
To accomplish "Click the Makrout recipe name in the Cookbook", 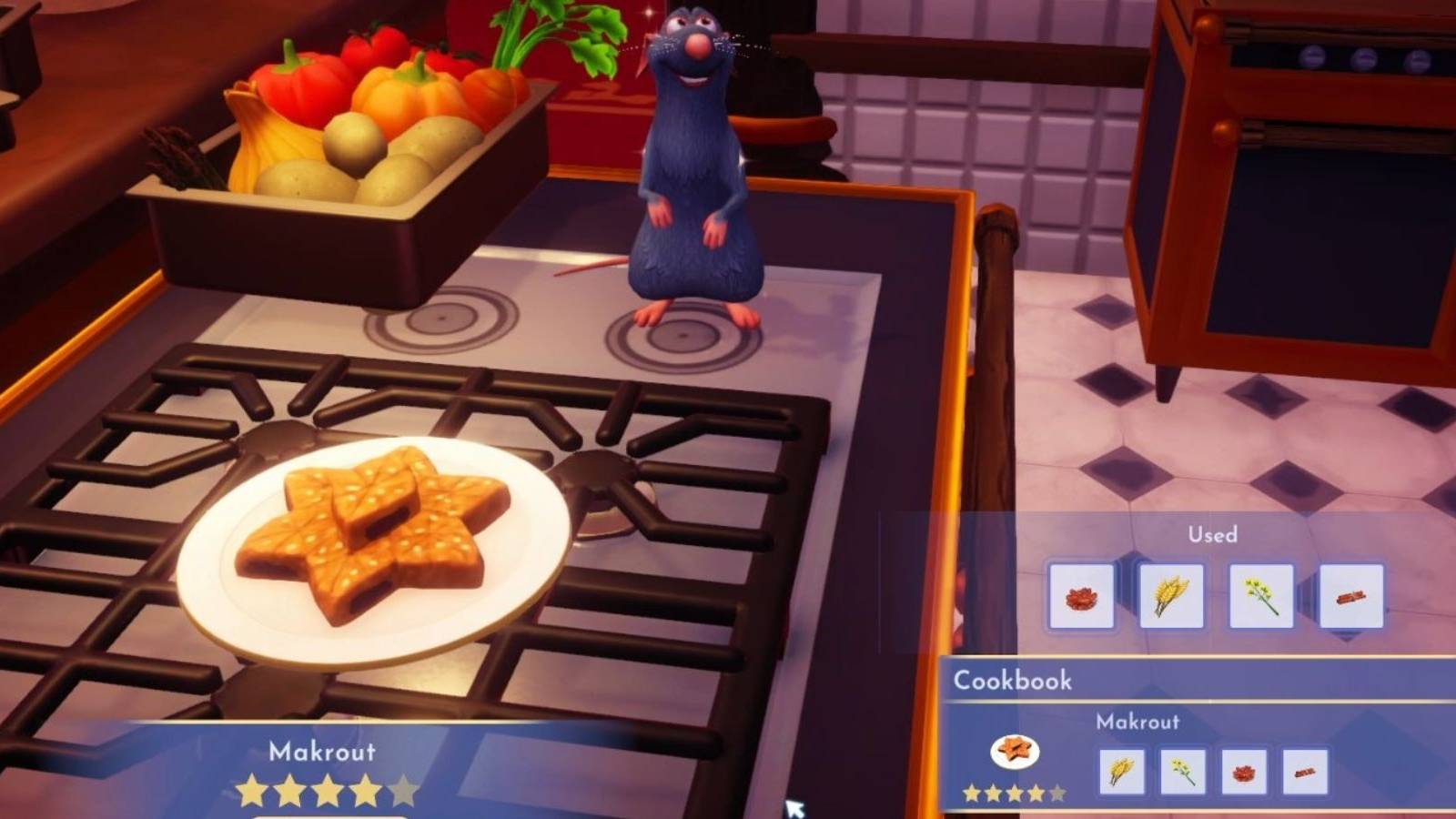I will [x=1137, y=723].
